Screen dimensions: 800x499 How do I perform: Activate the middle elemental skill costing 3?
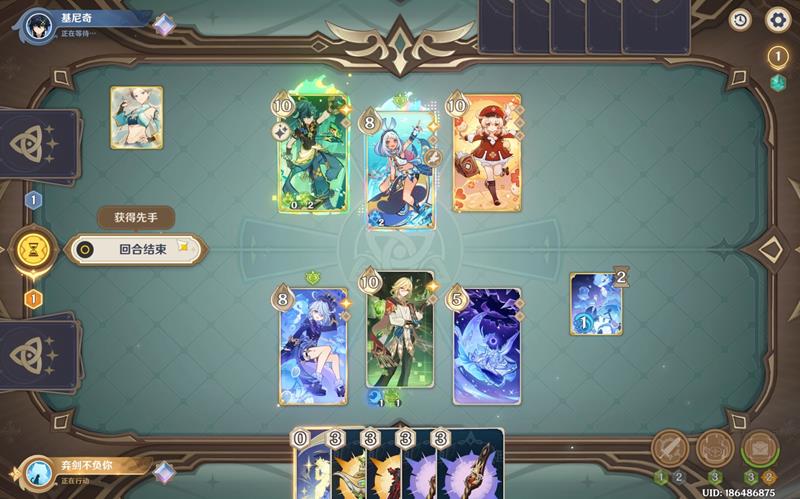click(715, 449)
